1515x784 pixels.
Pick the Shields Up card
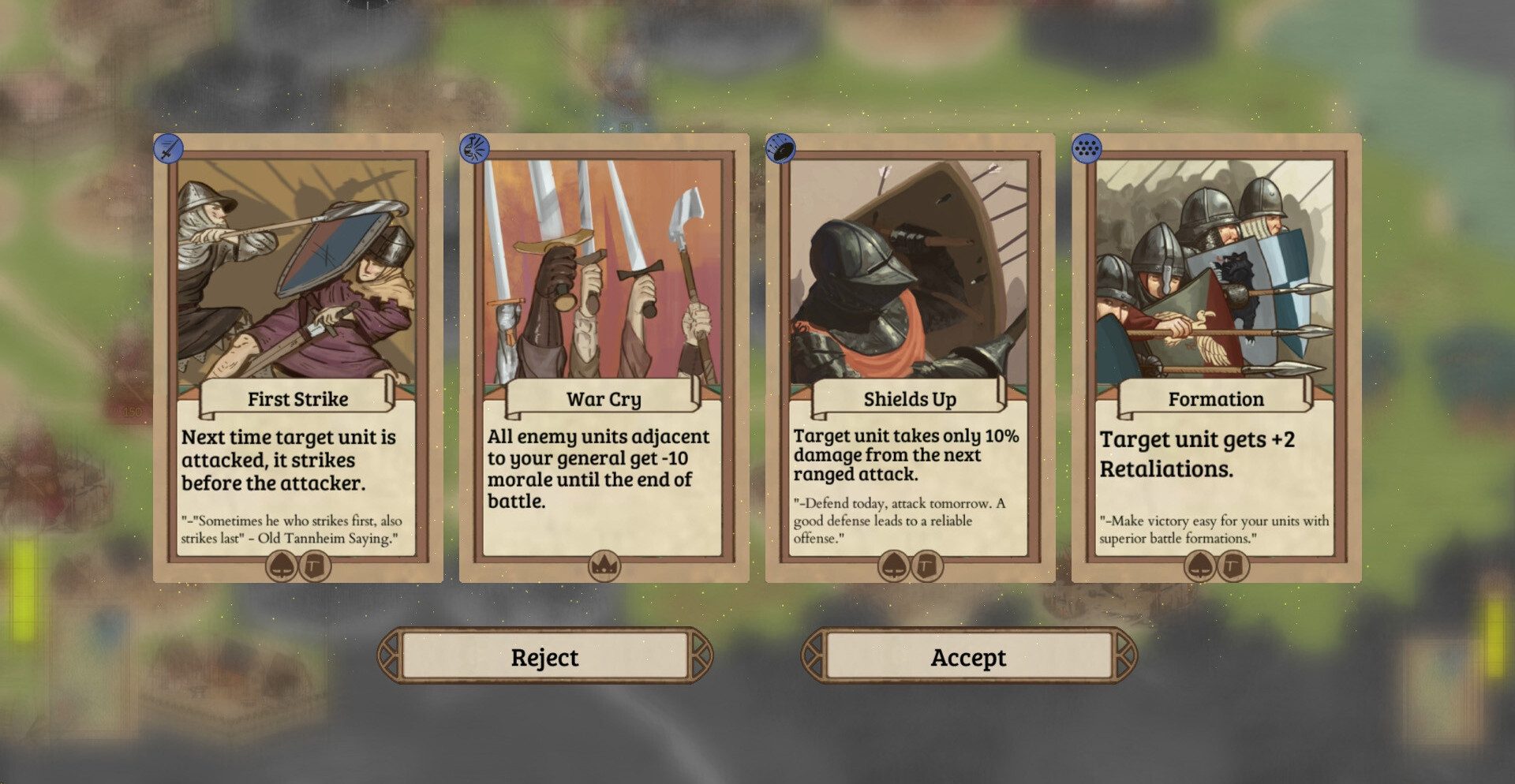point(910,357)
